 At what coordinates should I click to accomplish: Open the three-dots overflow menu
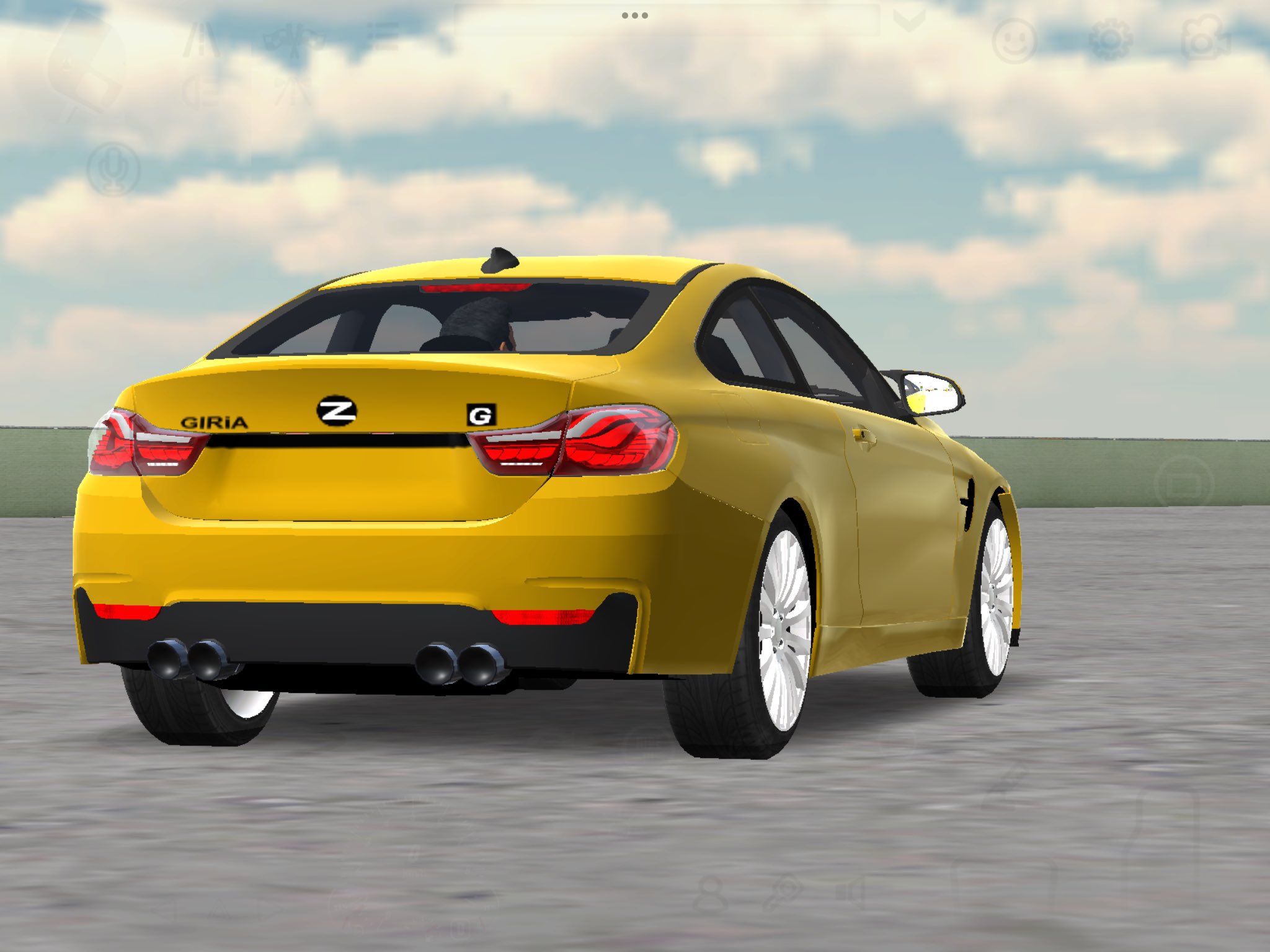point(634,17)
